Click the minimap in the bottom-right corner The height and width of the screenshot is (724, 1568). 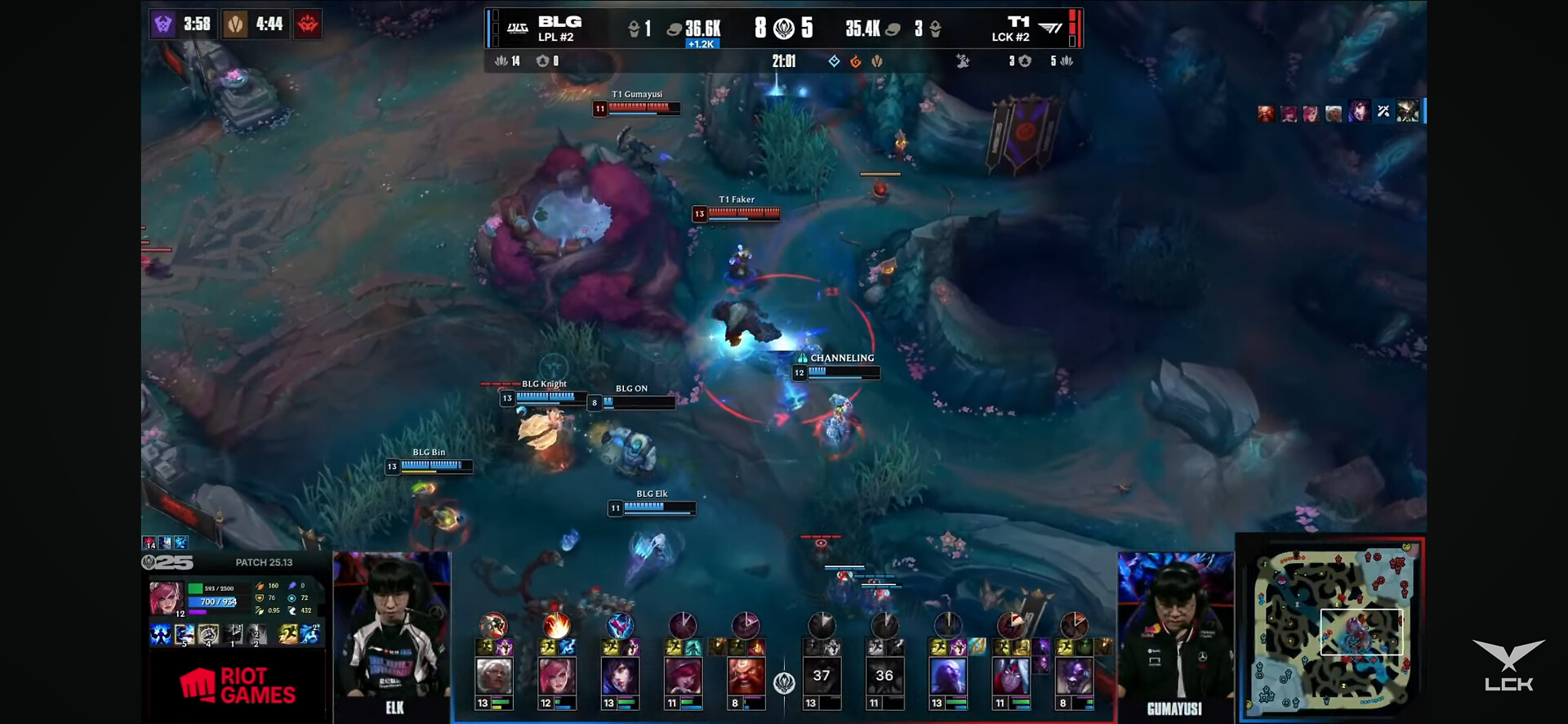pyautogui.click(x=1331, y=629)
